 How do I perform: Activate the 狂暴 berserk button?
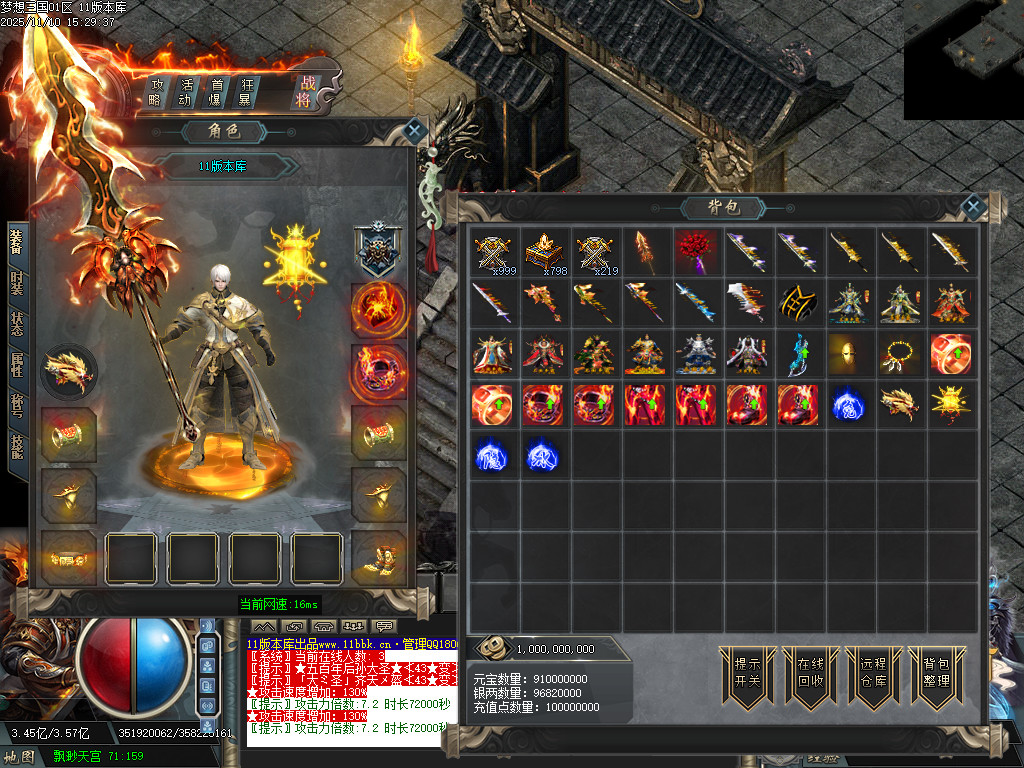pos(244,92)
